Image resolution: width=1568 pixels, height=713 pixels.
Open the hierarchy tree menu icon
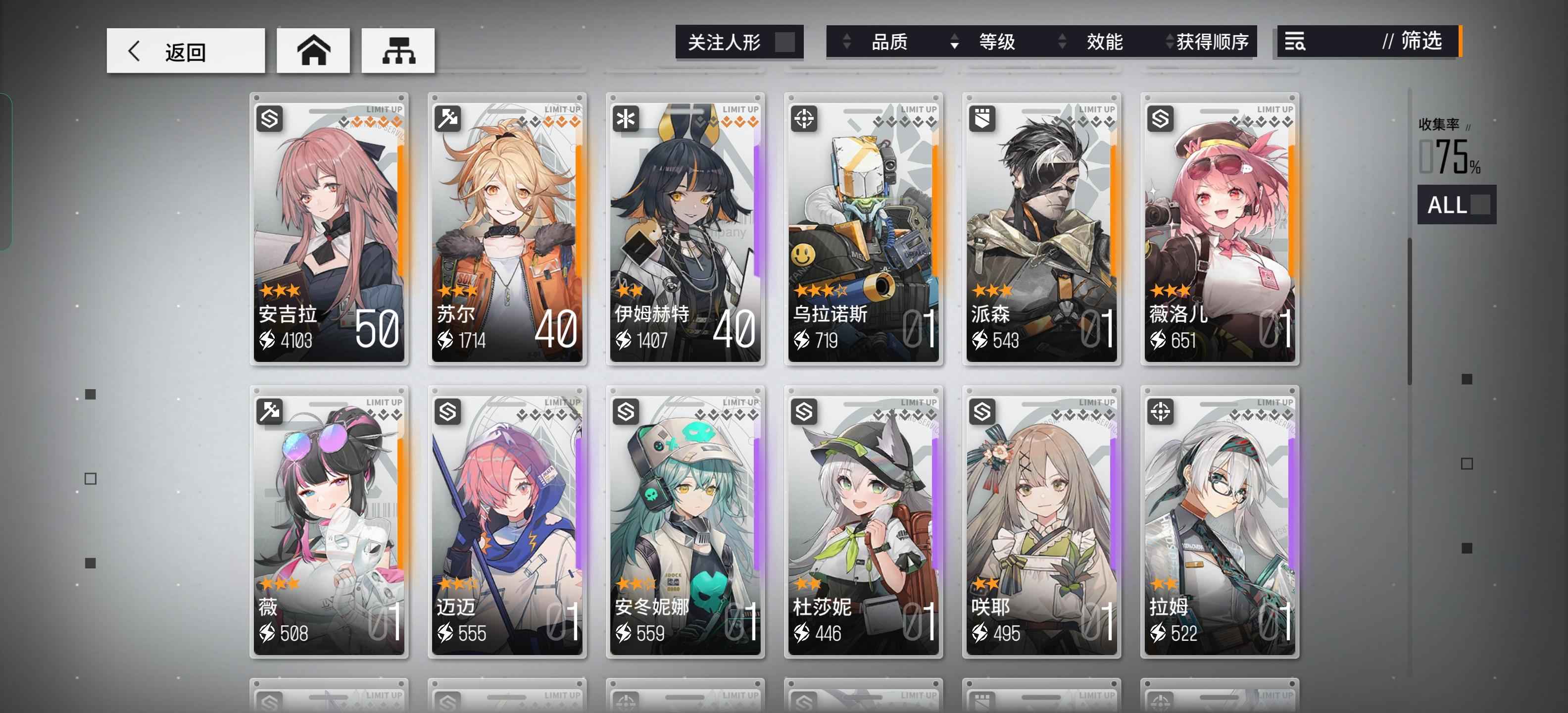pos(398,51)
